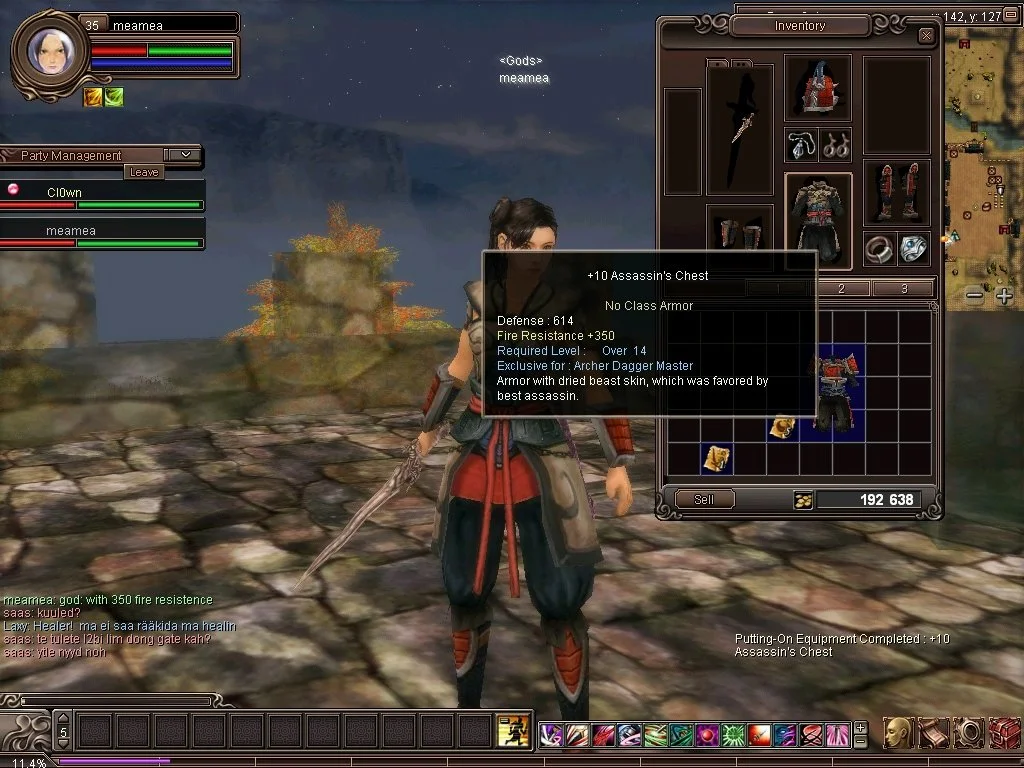Viewport: 1024px width, 768px height.
Task: Click the equipped earrings slot
Action: point(835,145)
